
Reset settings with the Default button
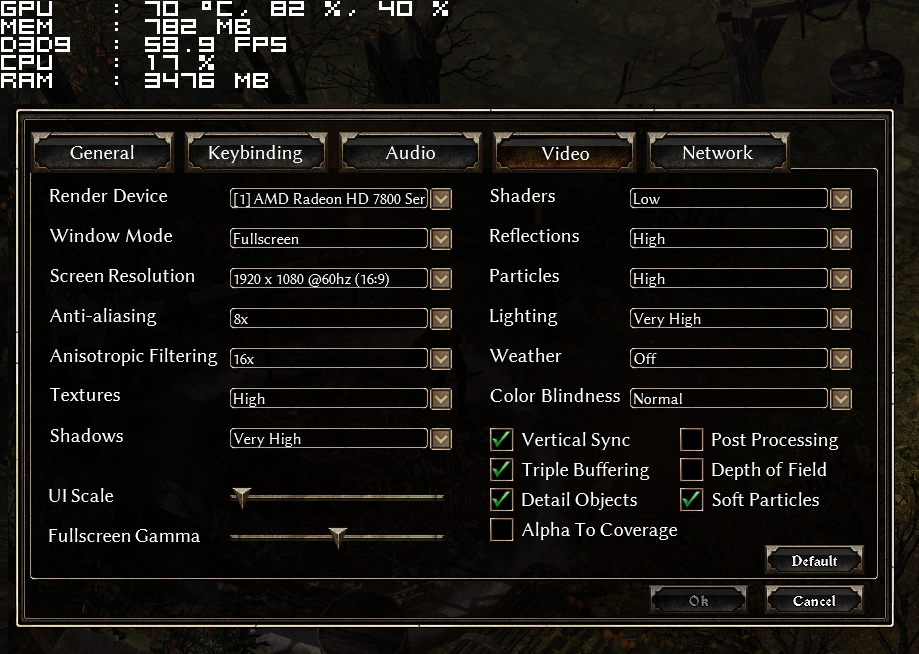tap(814, 561)
